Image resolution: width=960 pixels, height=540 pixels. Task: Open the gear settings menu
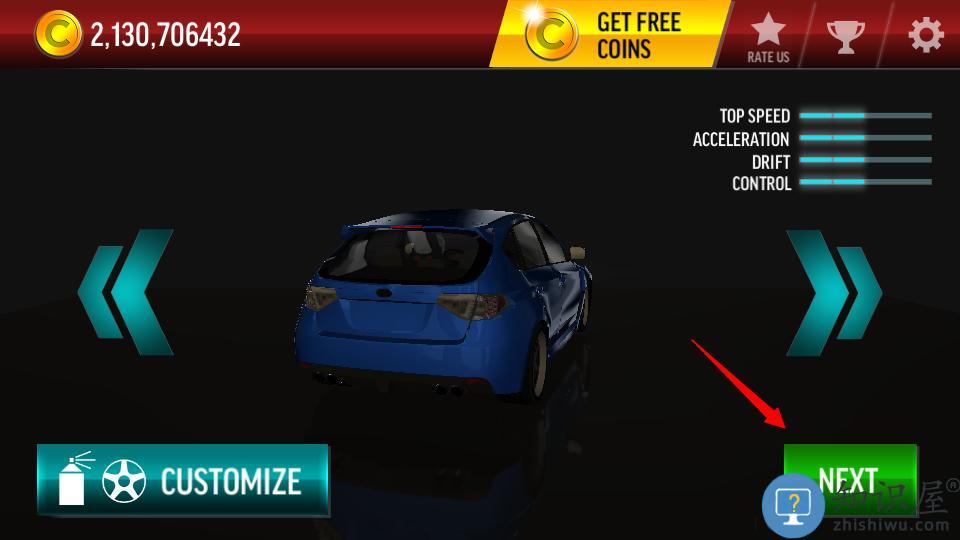925,36
